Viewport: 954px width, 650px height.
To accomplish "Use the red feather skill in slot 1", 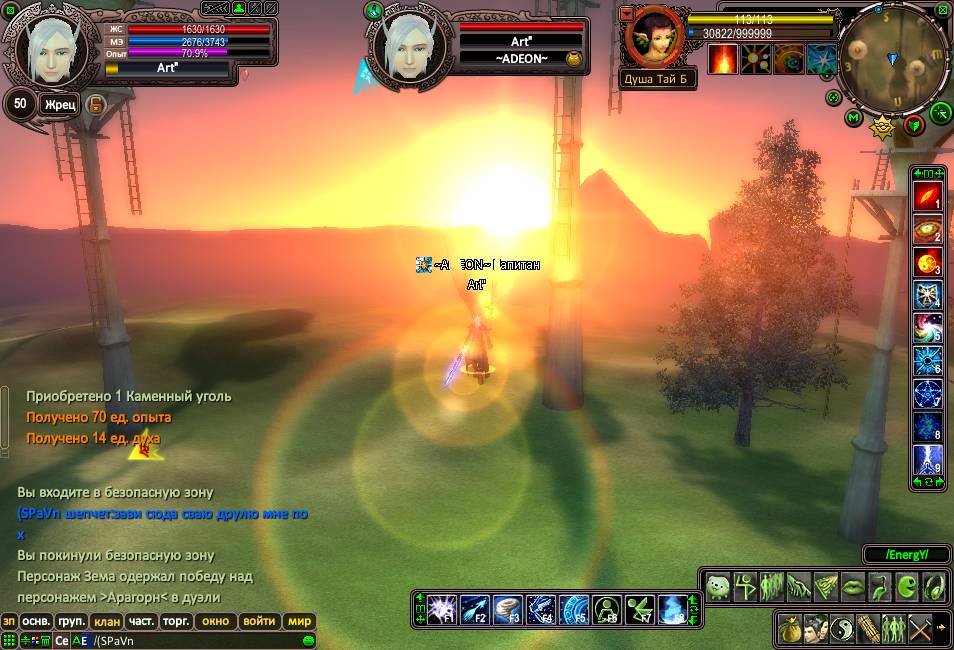I will [x=927, y=198].
